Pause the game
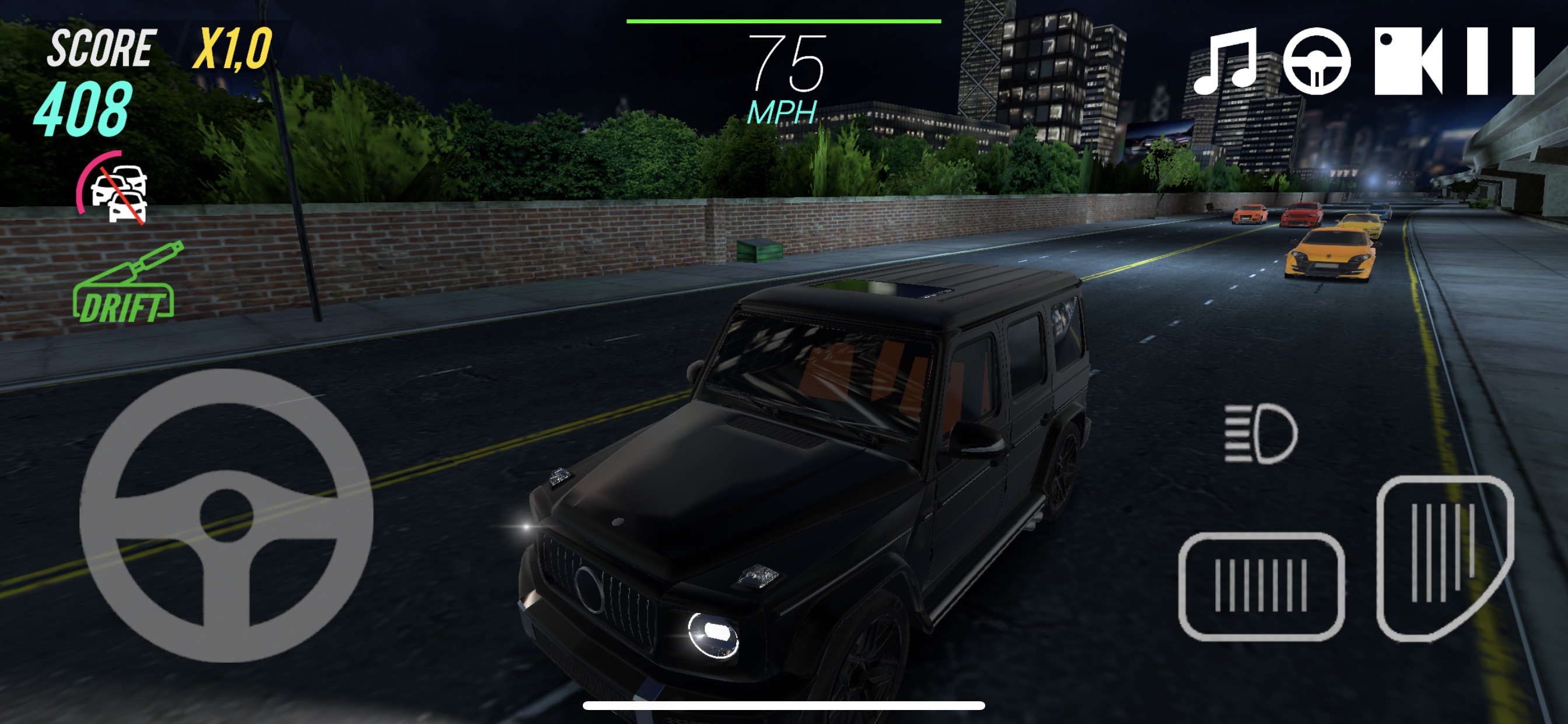Viewport: 1568px width, 724px height. click(1500, 61)
